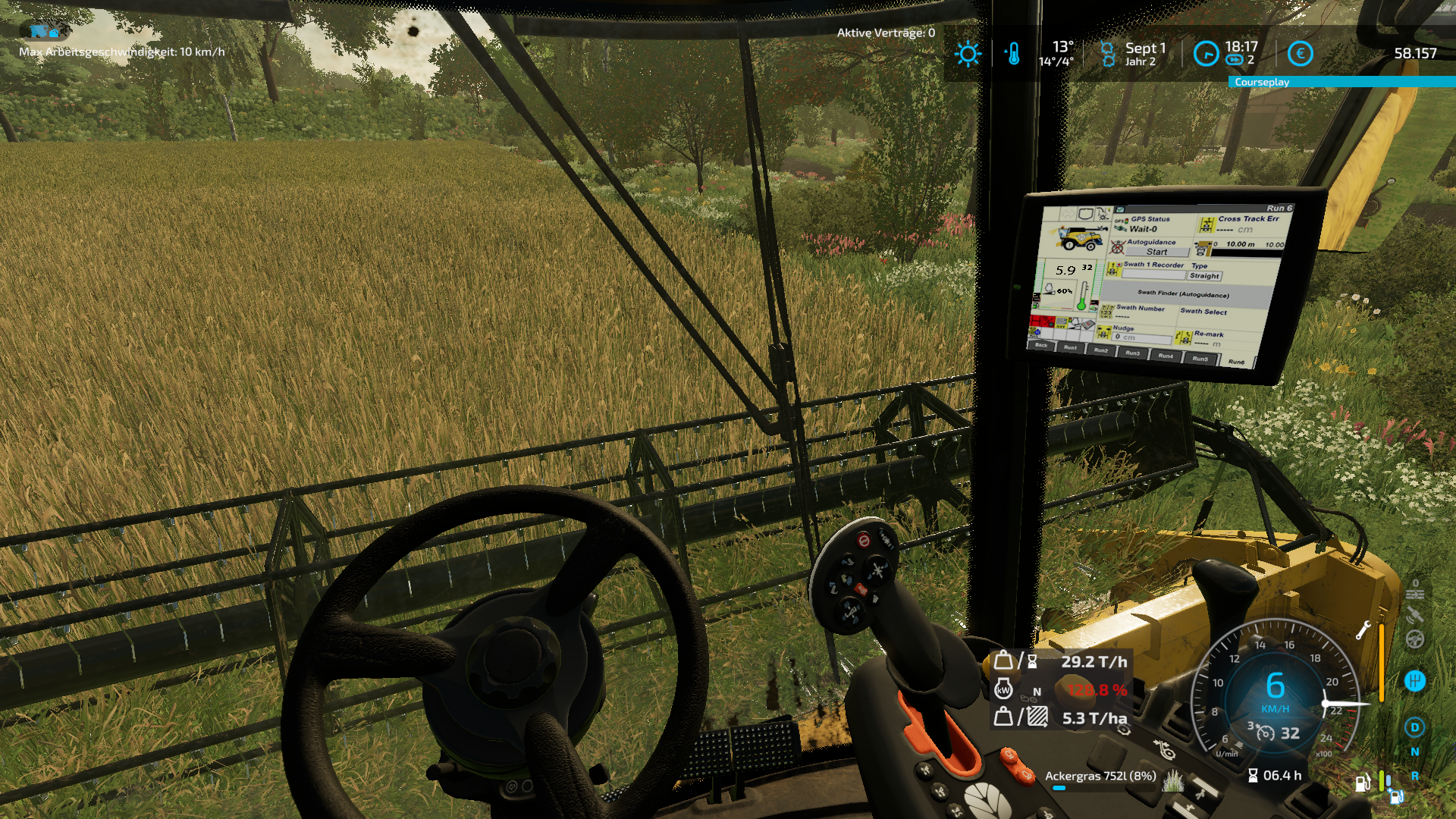This screenshot has width=1456, height=819.
Task: Select the thermometer temperature icon
Action: click(x=1013, y=54)
